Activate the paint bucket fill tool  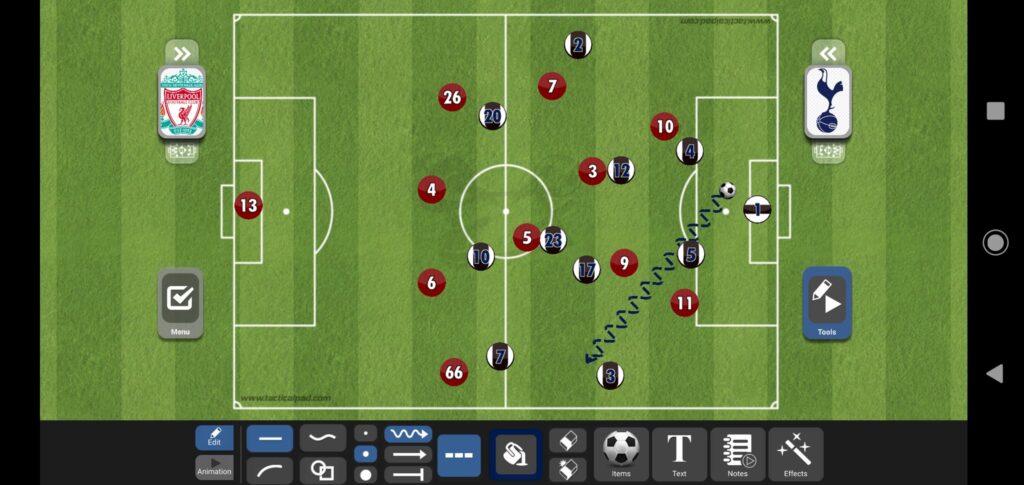515,455
